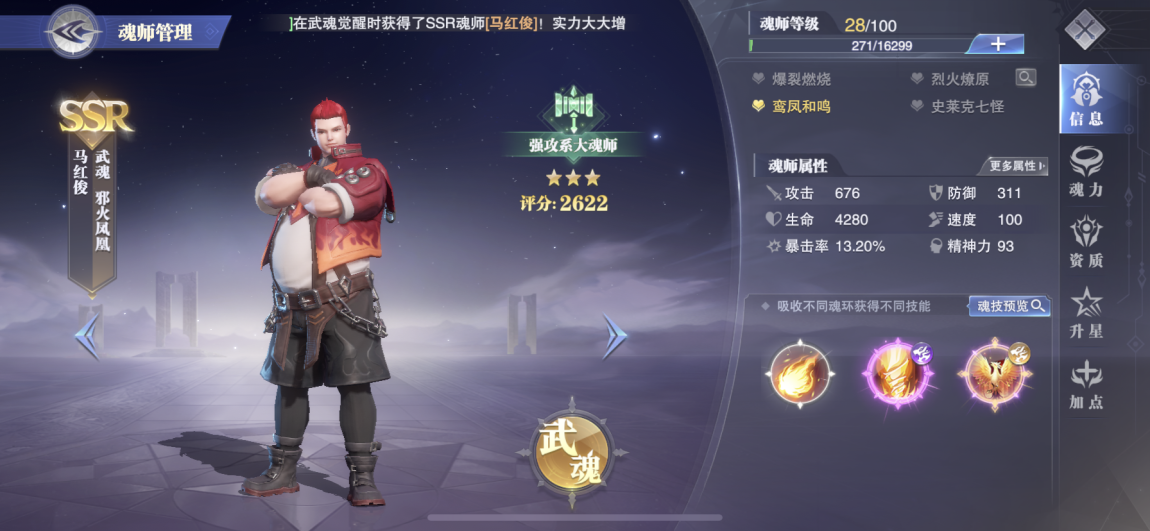Viewport: 1150px width, 531px height.
Task: Select the fireball skill icon
Action: (800, 373)
